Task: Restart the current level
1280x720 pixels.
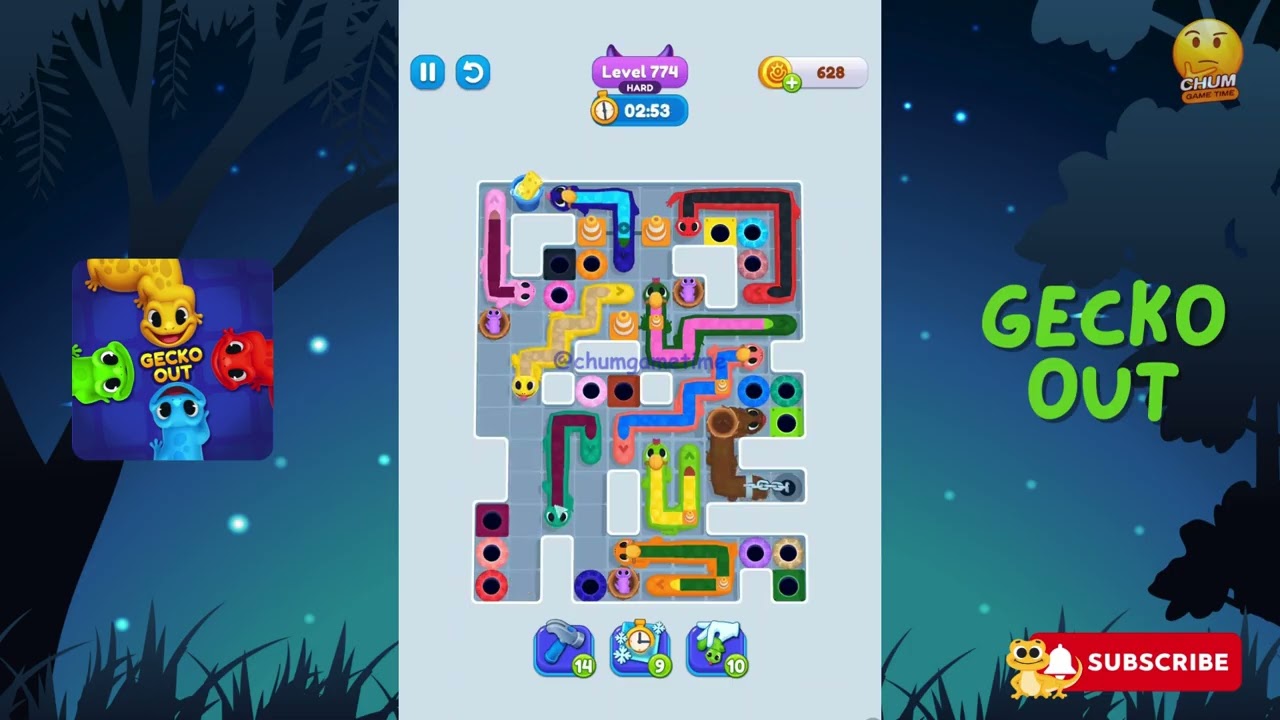Action: coord(472,73)
